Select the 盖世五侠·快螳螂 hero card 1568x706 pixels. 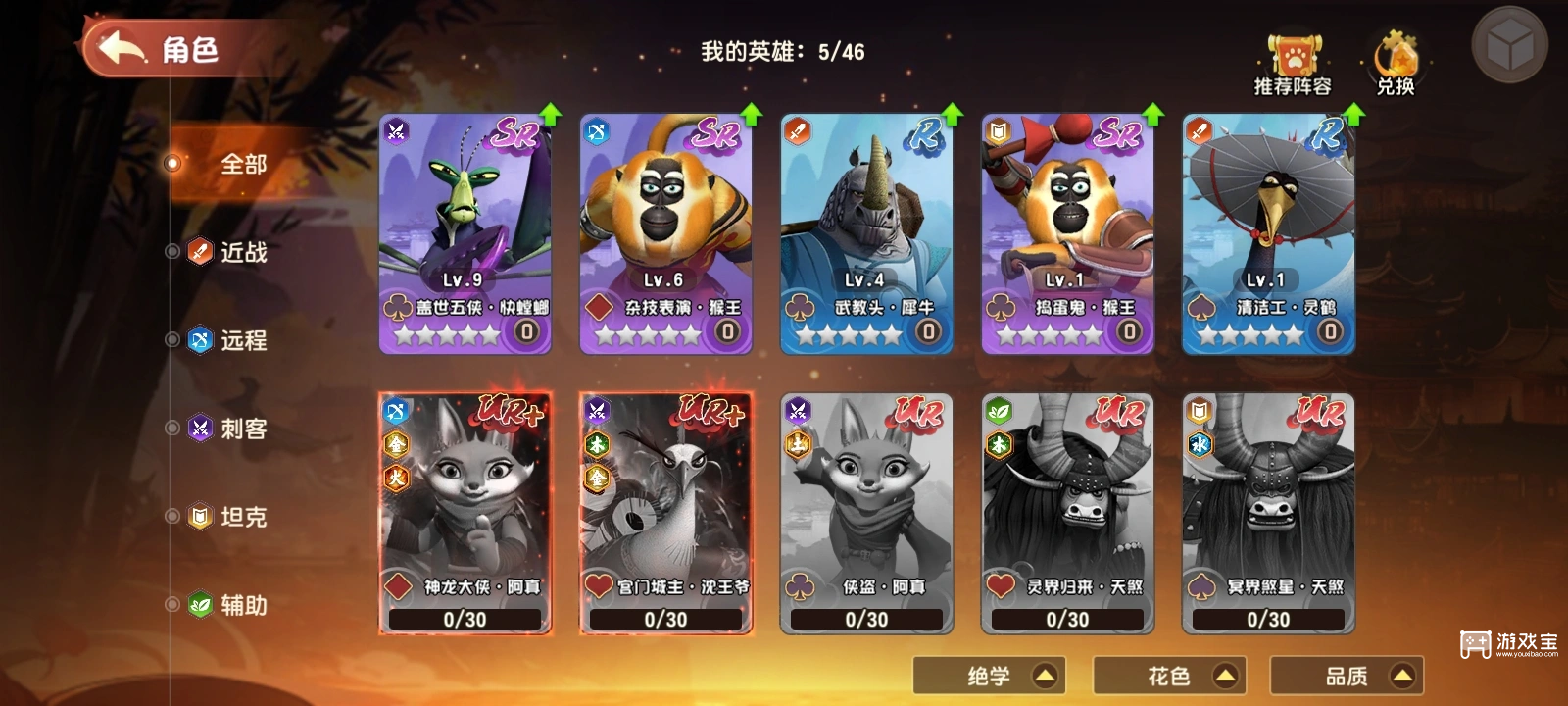pos(465,233)
